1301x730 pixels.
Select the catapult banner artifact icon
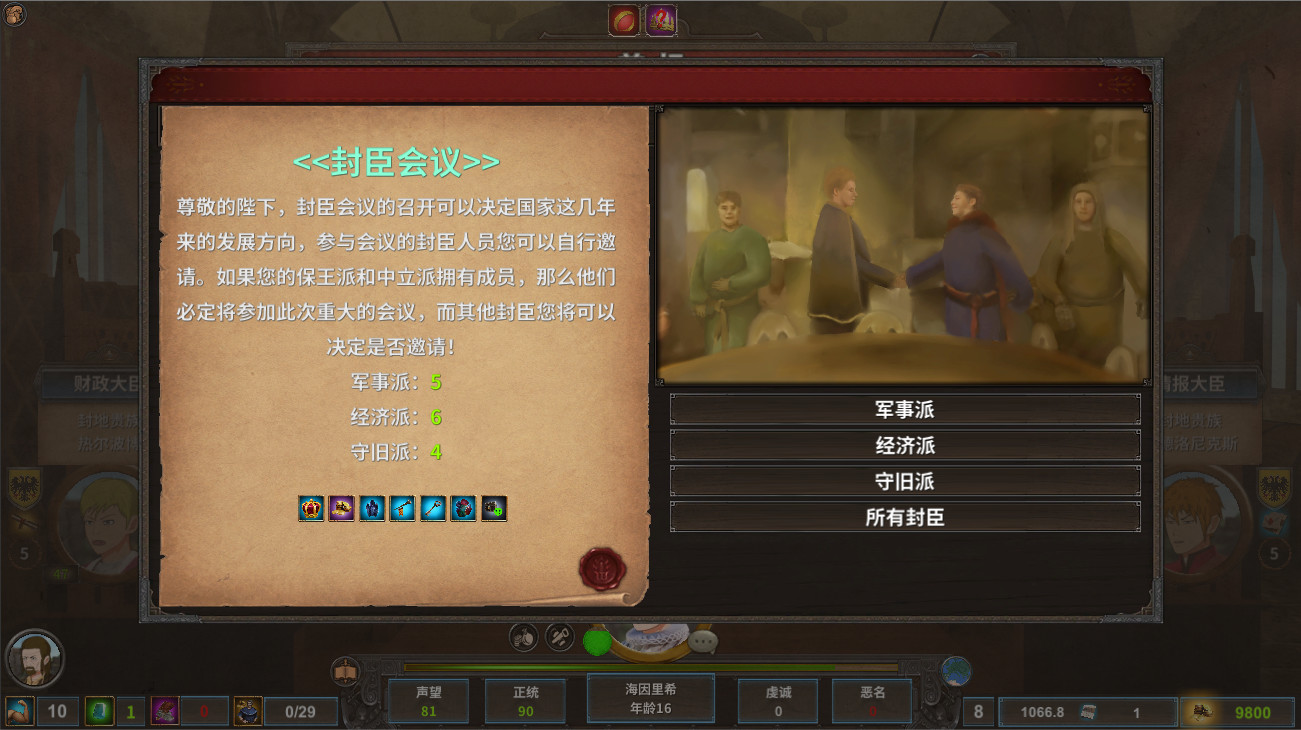coord(400,507)
